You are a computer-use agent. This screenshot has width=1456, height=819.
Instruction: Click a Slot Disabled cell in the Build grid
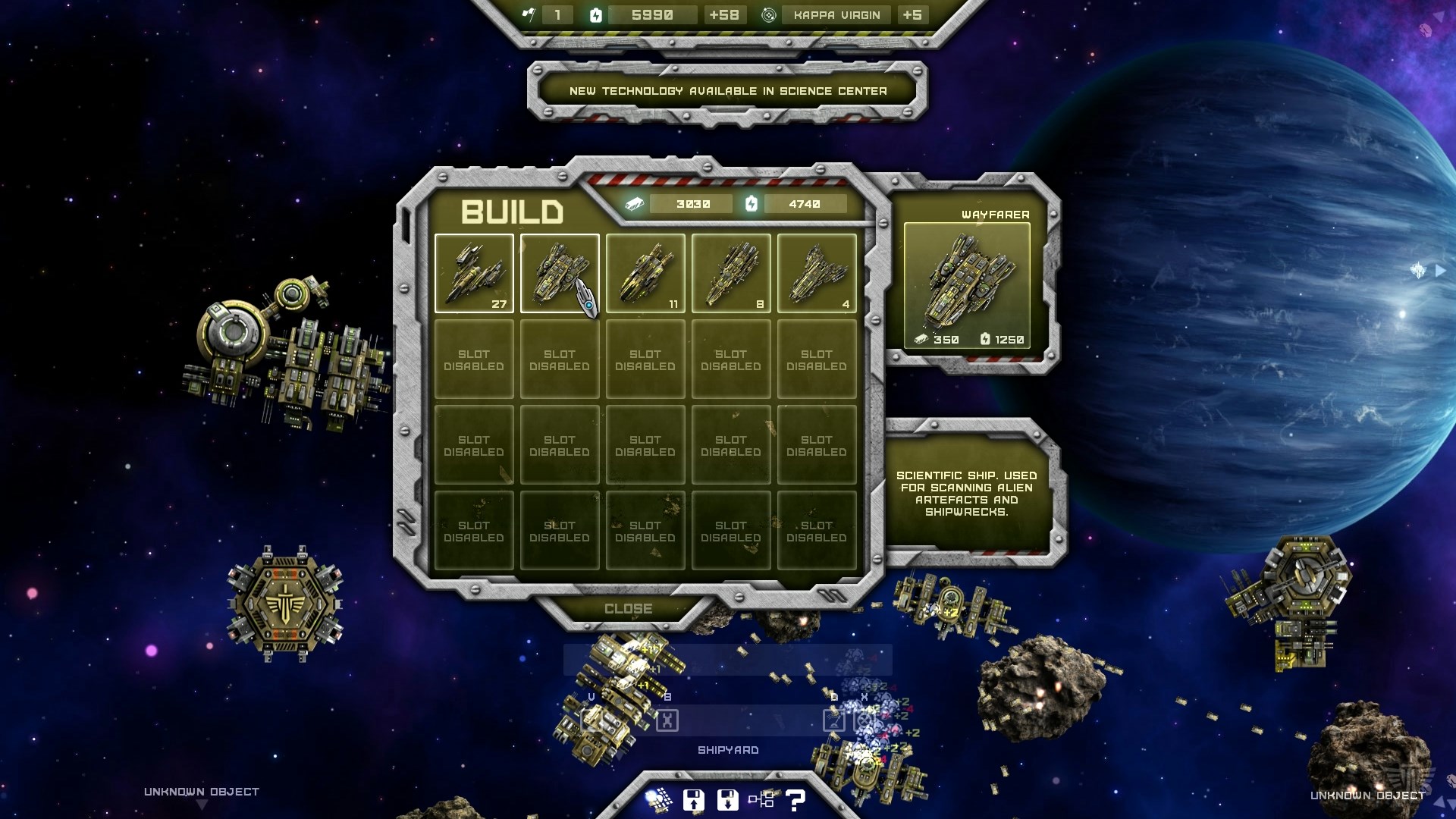(474, 359)
